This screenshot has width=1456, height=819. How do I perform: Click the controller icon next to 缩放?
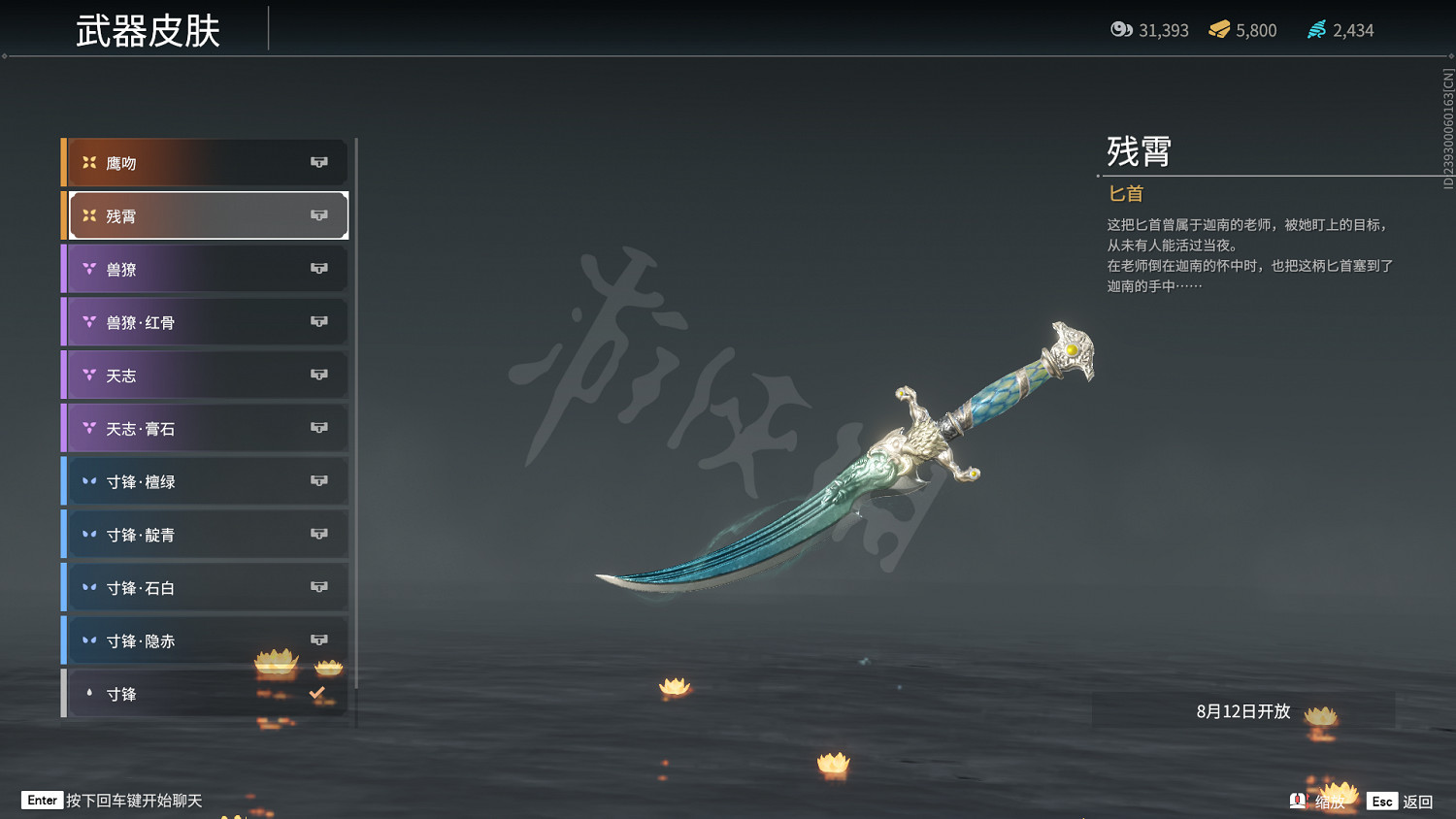click(1298, 801)
